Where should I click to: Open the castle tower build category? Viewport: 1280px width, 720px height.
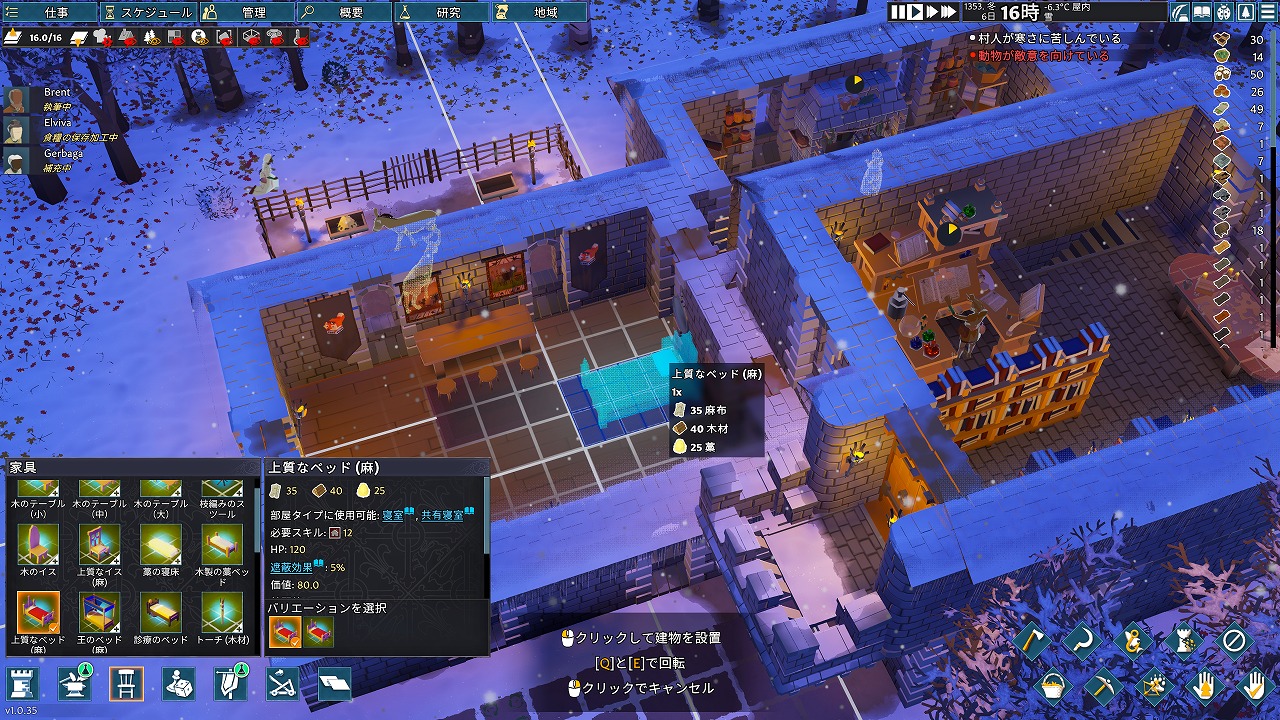24,684
